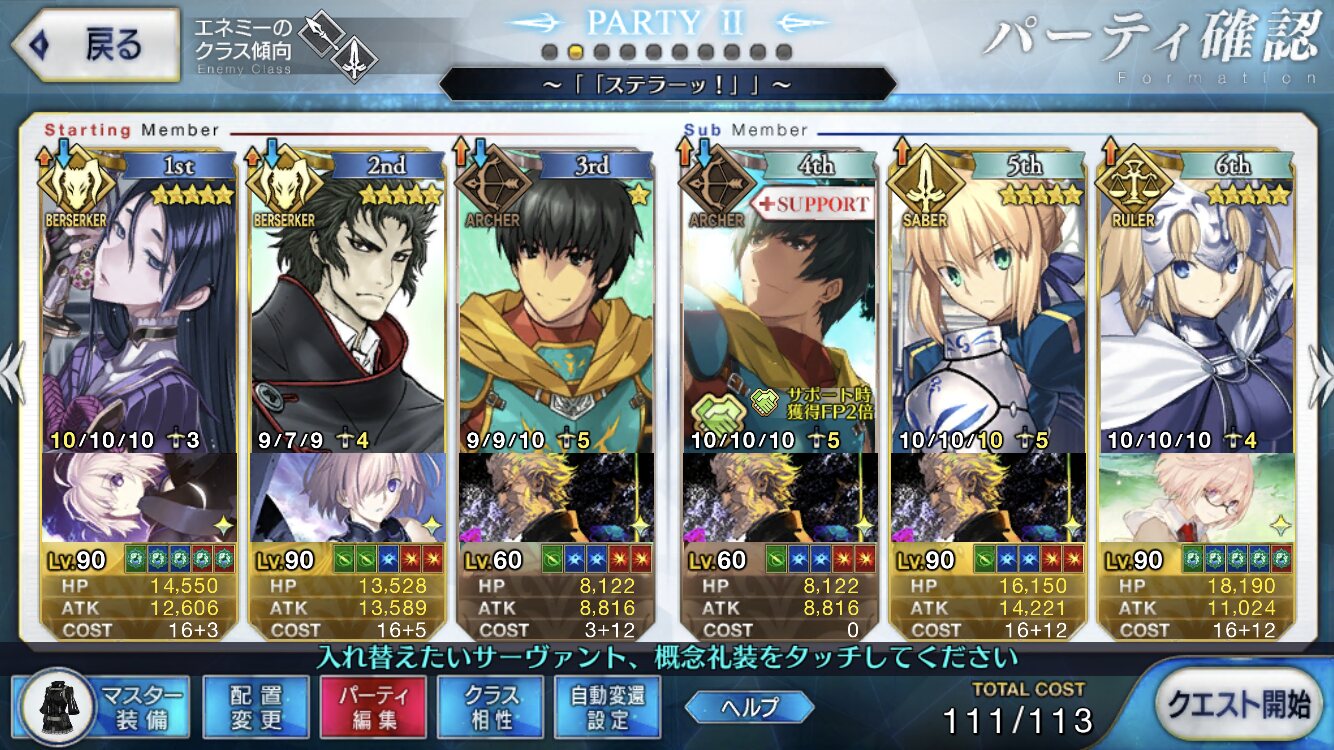Tap the party name banner ステラーッ！

pos(667,84)
